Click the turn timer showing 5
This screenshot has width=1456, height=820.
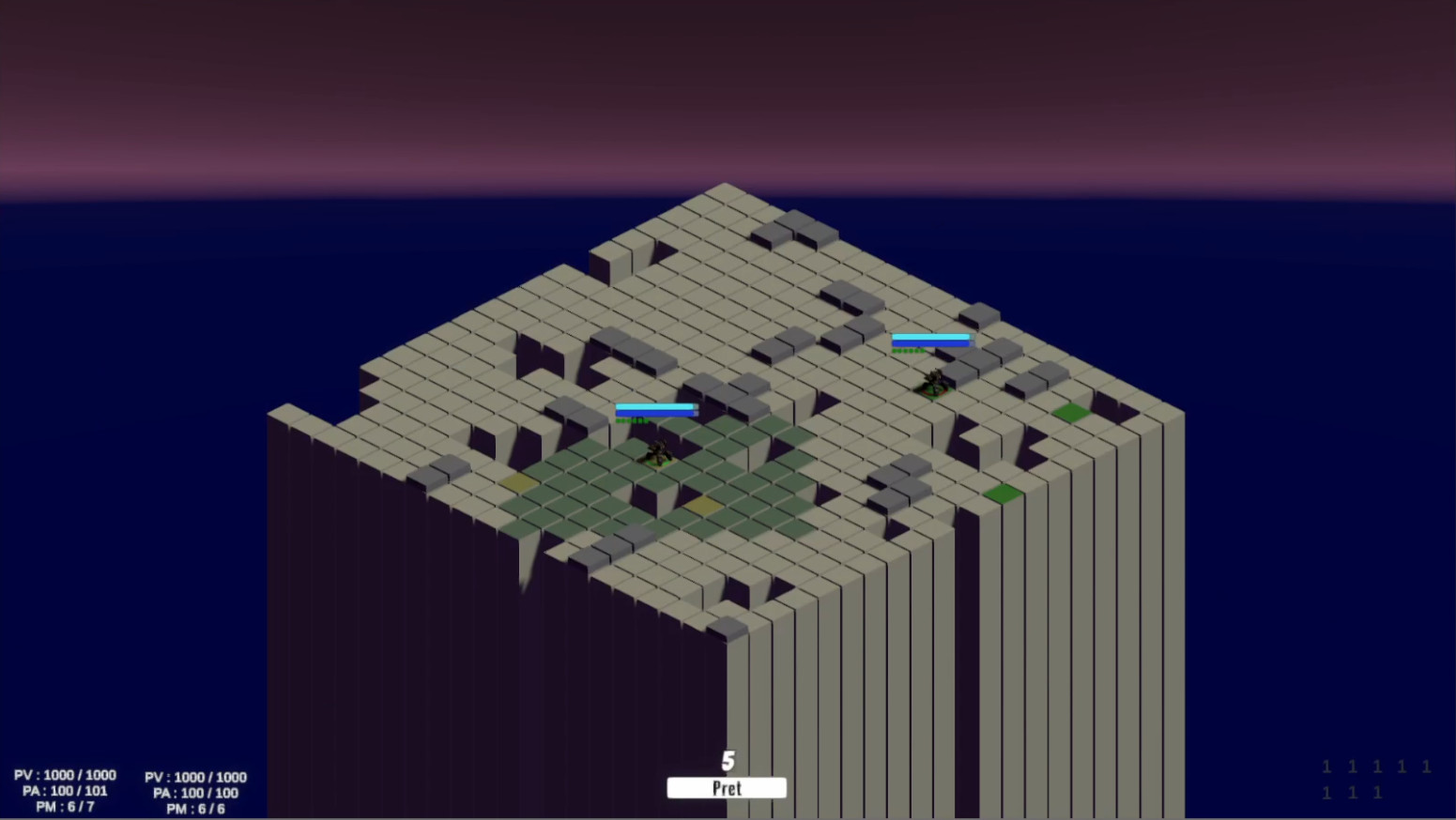[727, 761]
